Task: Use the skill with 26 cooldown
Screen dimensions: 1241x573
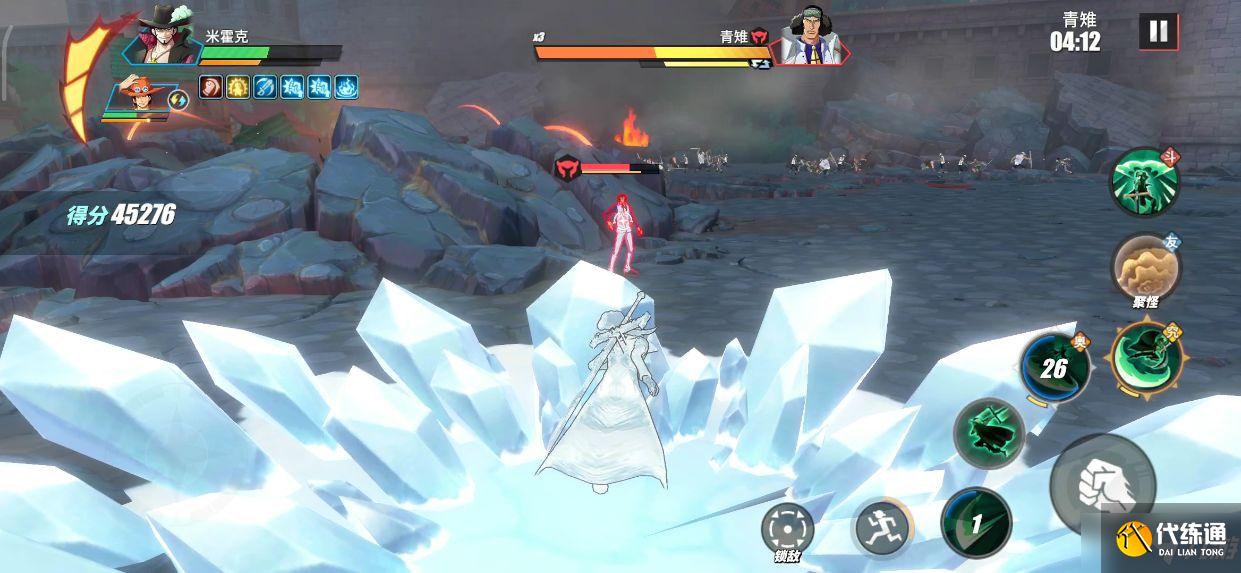Action: (1054, 369)
